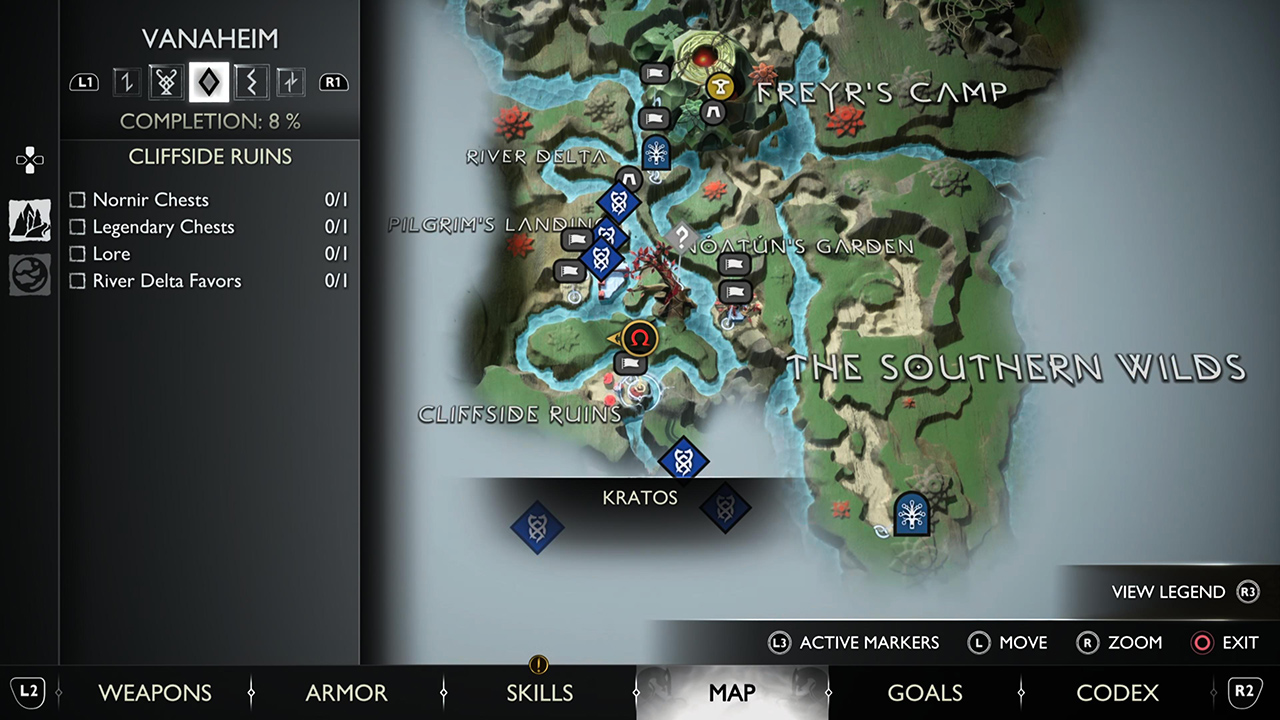This screenshot has width=1280, height=720.
Task: Switch to the WEAPONS tab
Action: 154,692
